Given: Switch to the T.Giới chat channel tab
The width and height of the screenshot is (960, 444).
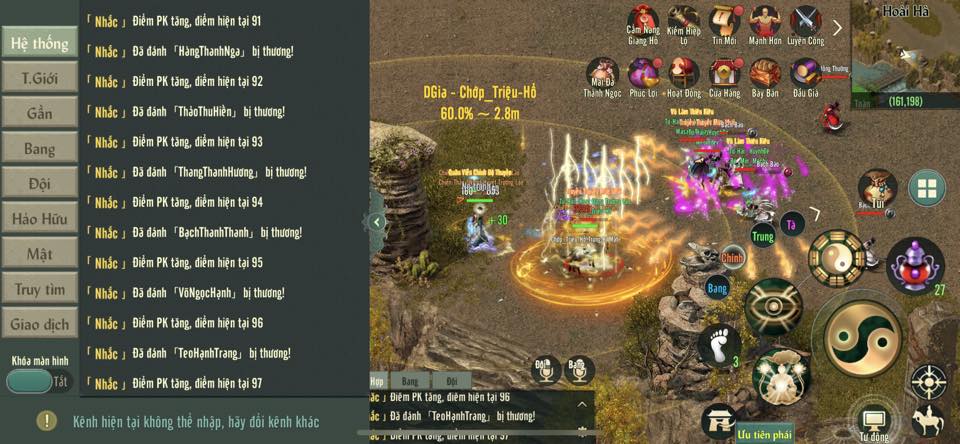Looking at the screenshot, I should coord(39,78).
